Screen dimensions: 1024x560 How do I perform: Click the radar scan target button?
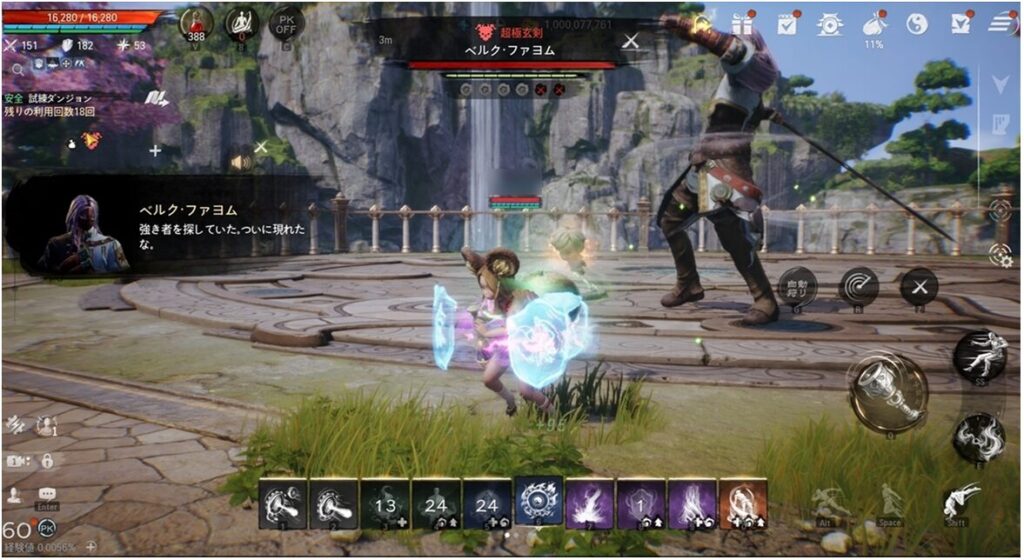[858, 287]
